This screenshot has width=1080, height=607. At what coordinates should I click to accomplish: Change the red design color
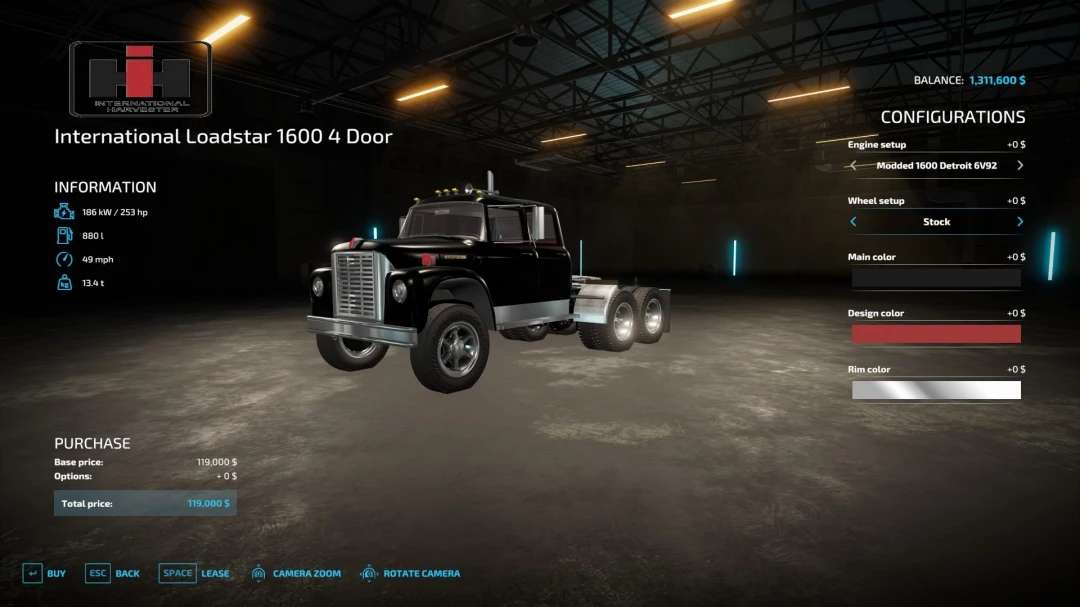[936, 334]
